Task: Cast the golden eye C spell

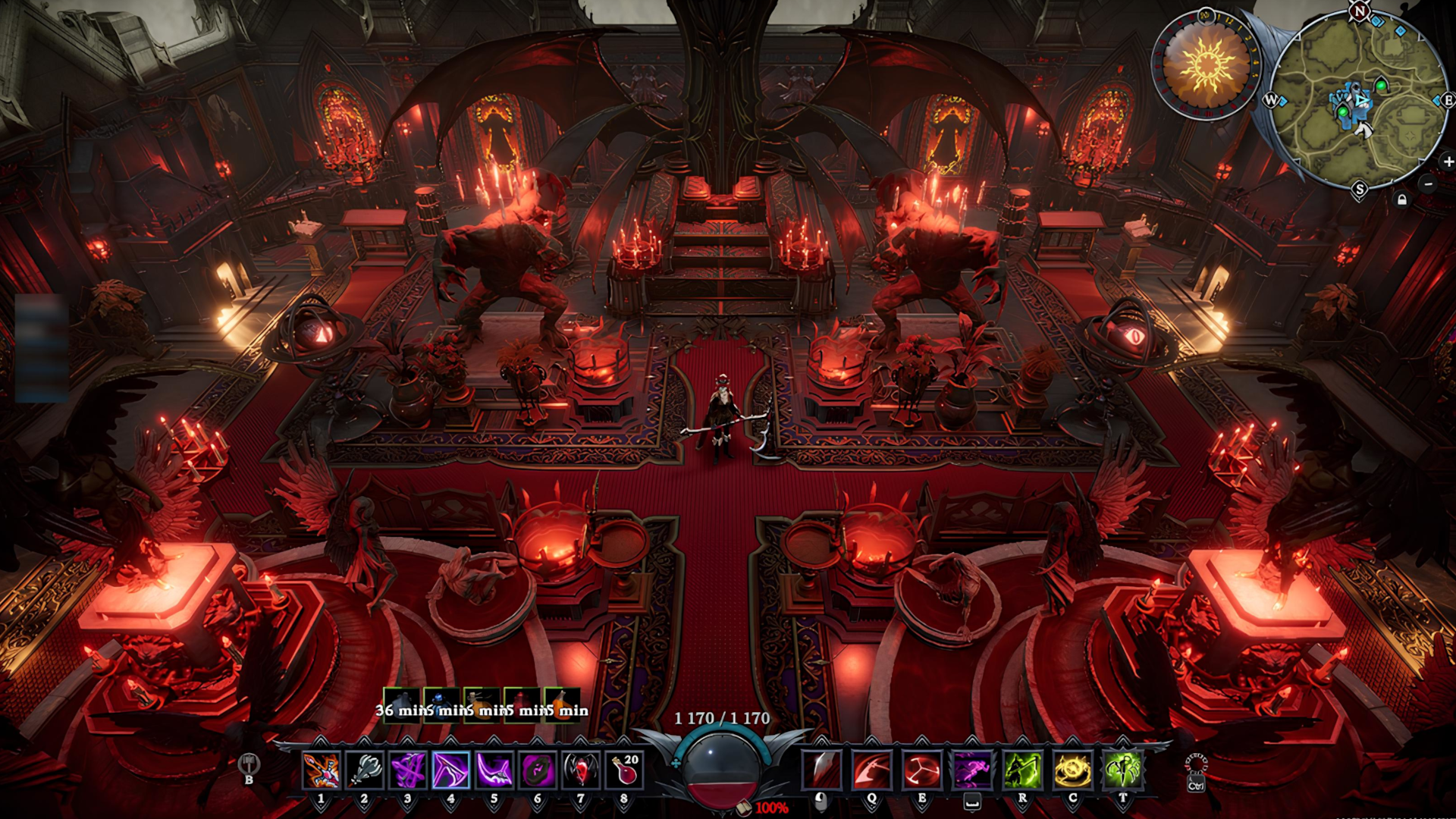Action: pyautogui.click(x=1072, y=770)
